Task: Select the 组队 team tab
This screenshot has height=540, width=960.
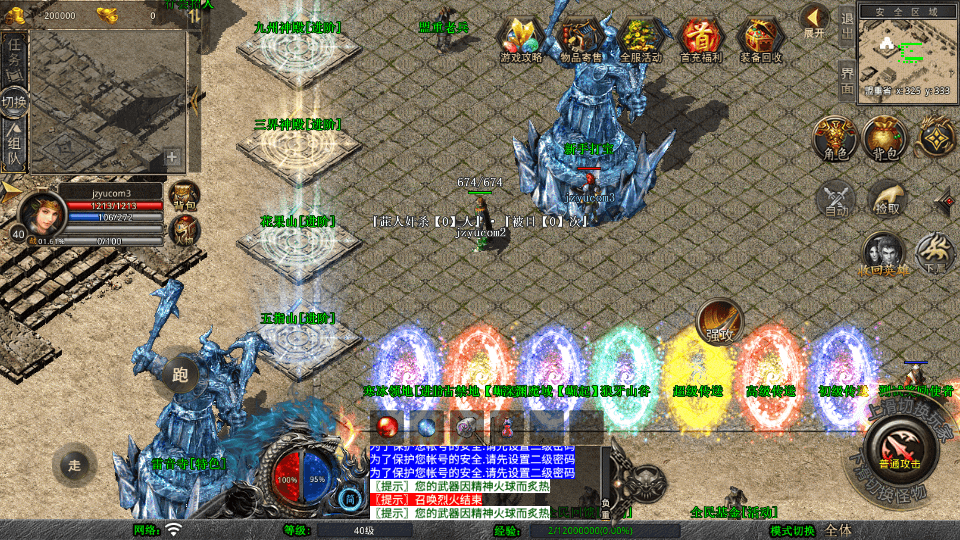Action: pos(14,146)
